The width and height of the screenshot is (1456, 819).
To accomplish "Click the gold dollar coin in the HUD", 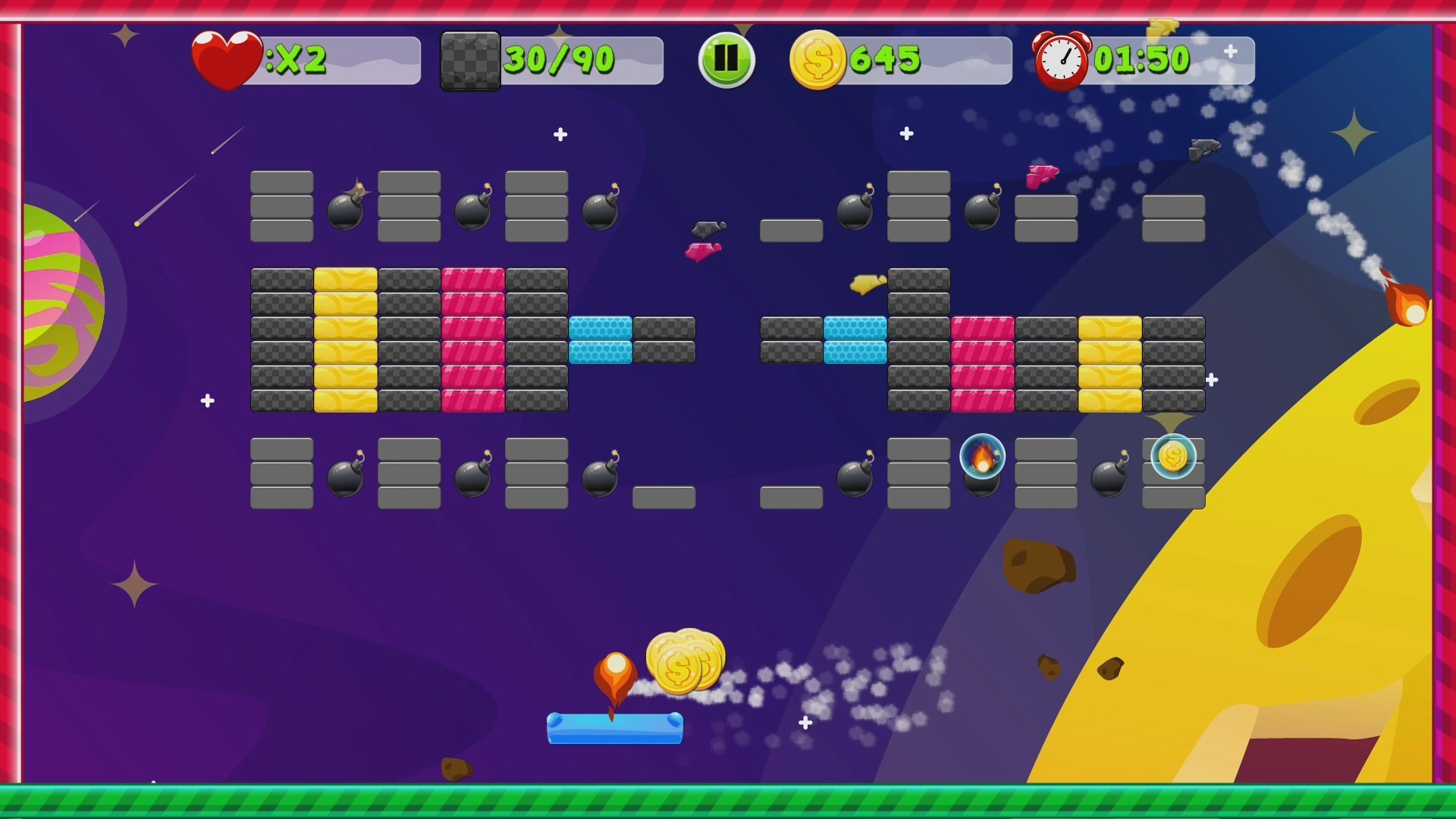I will [817, 59].
